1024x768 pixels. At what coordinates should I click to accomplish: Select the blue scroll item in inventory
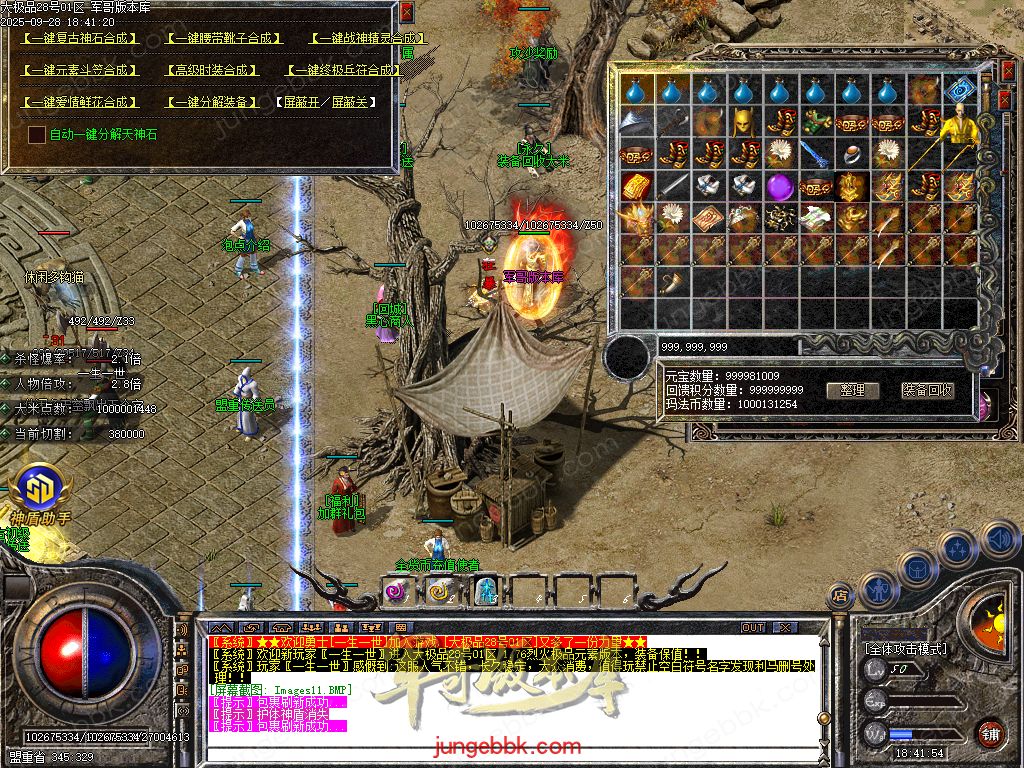pos(960,90)
